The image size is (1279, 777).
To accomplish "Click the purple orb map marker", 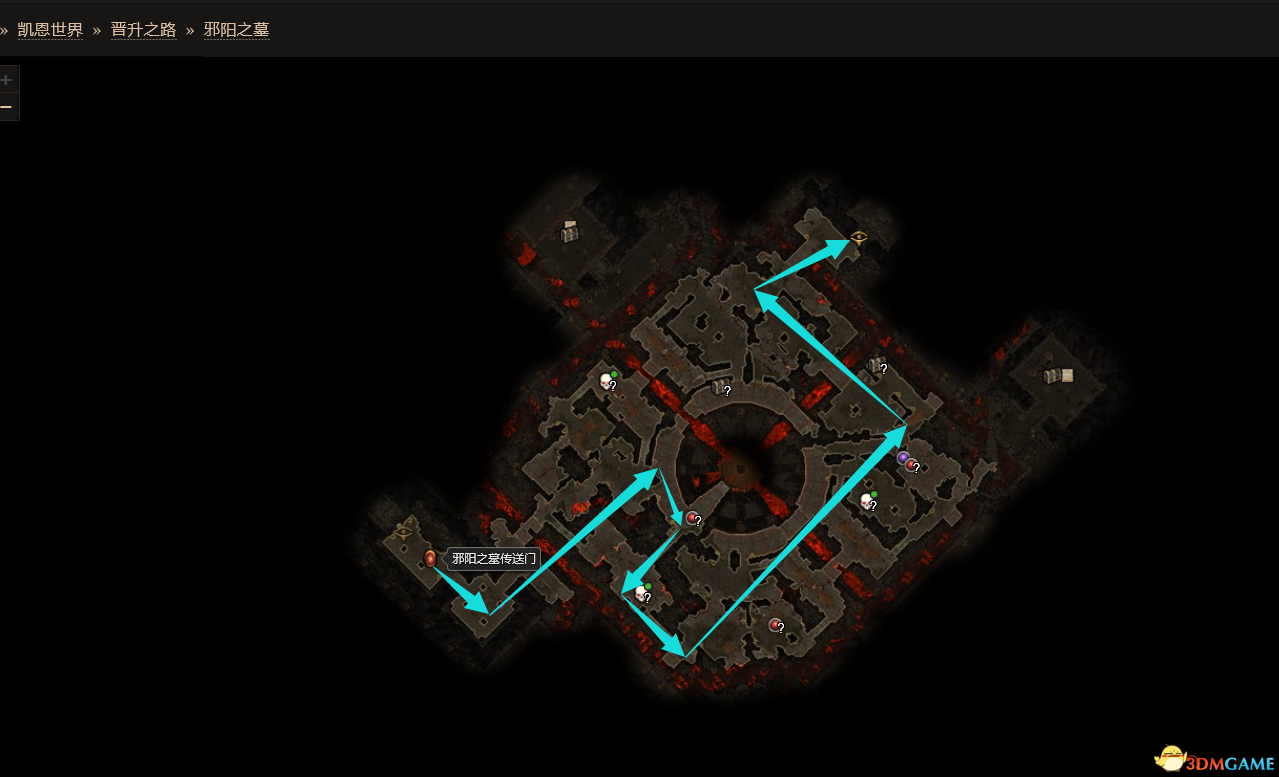I will pyautogui.click(x=903, y=458).
